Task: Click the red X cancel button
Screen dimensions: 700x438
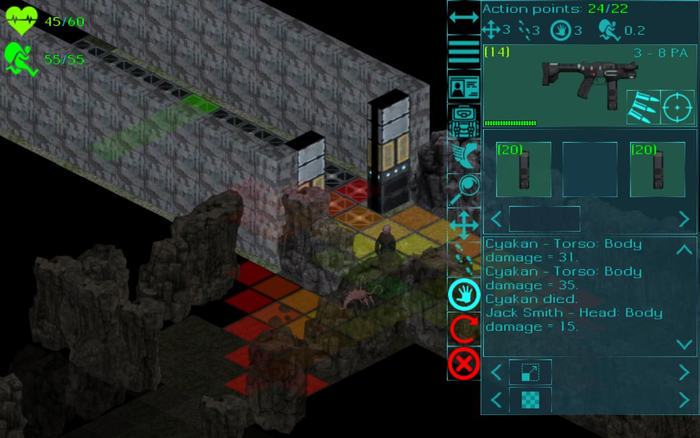Action: pos(464,363)
